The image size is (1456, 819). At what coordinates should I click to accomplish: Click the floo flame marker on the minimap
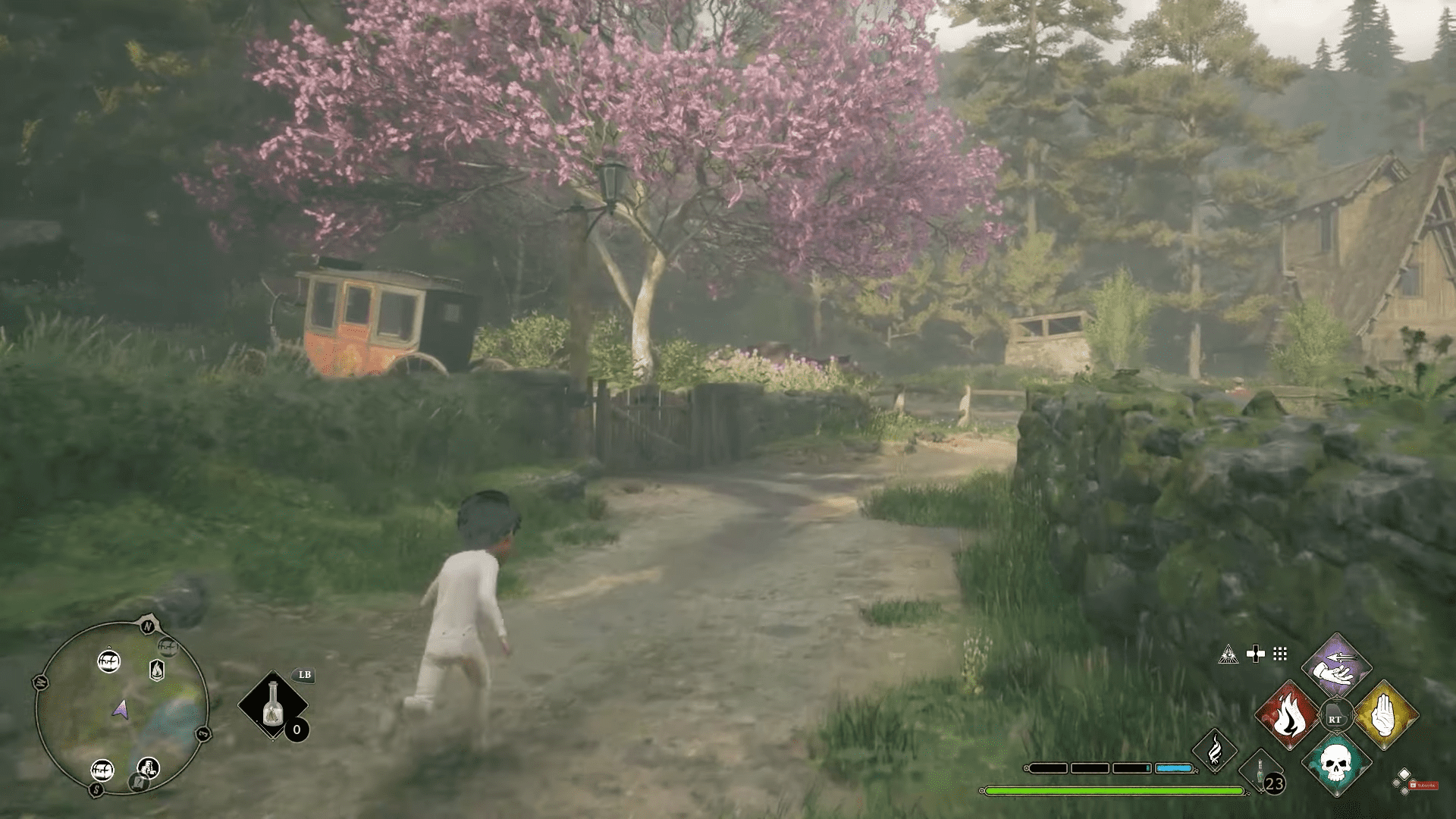[x=157, y=670]
